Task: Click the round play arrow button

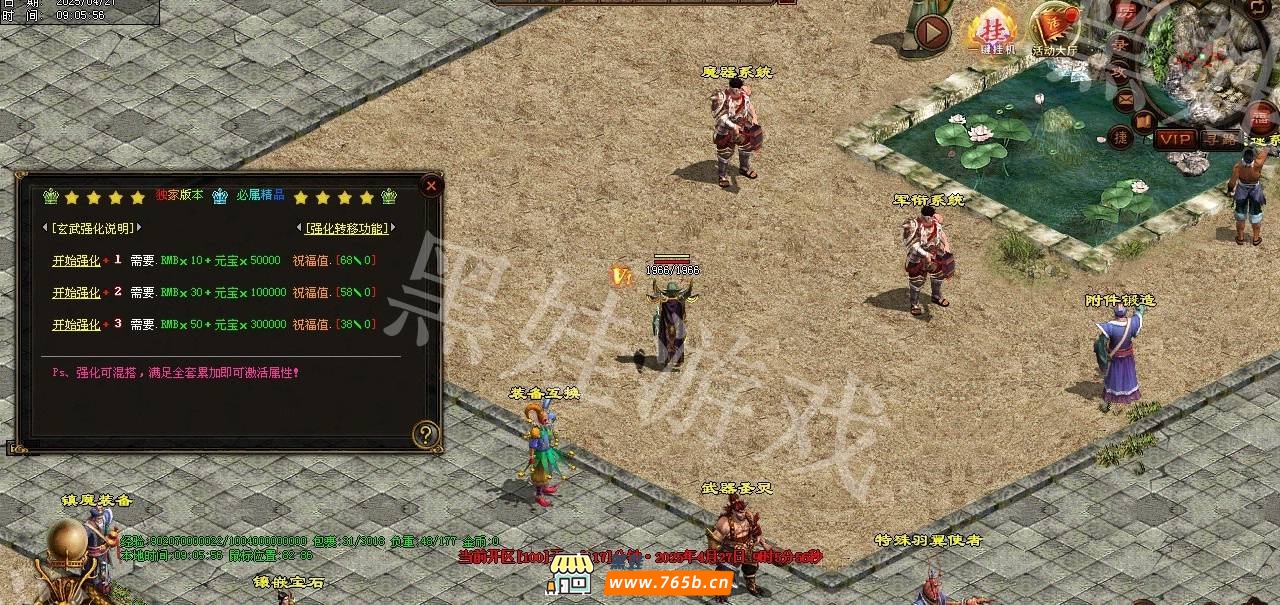Action: 932,33
